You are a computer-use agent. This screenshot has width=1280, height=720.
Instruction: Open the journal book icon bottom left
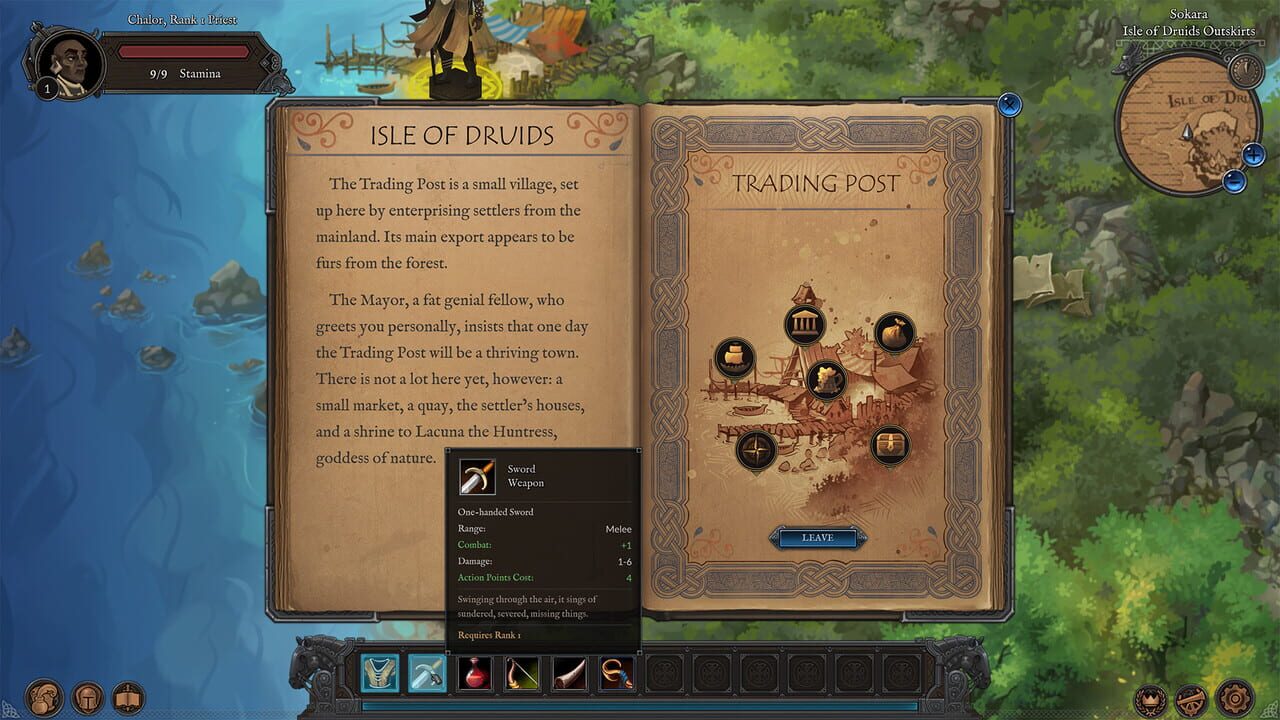pyautogui.click(x=128, y=697)
